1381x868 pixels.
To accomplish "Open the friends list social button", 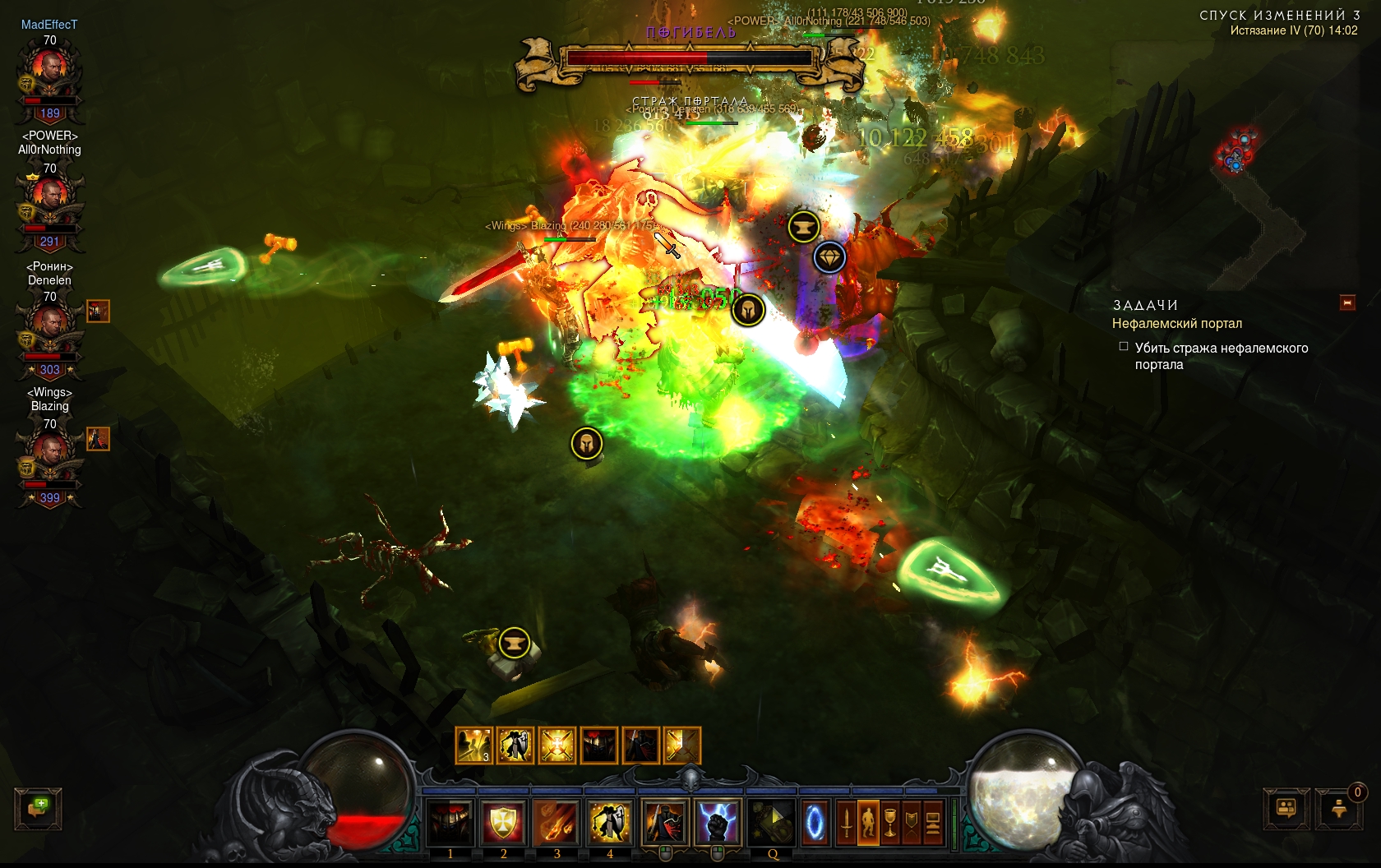I will [x=1286, y=809].
